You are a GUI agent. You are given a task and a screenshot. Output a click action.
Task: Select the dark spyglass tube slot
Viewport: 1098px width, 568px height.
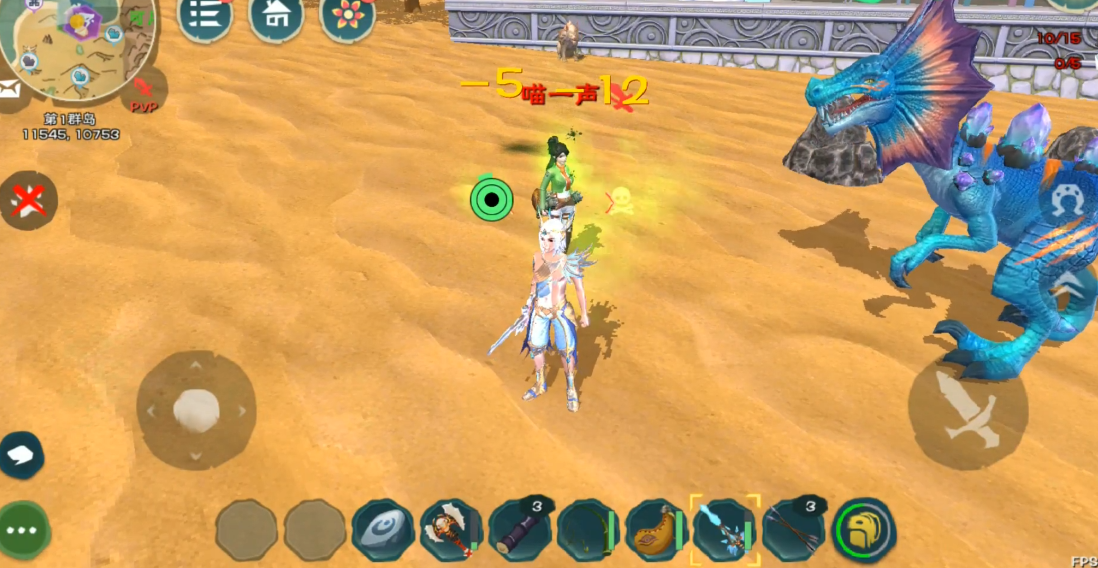[520, 530]
